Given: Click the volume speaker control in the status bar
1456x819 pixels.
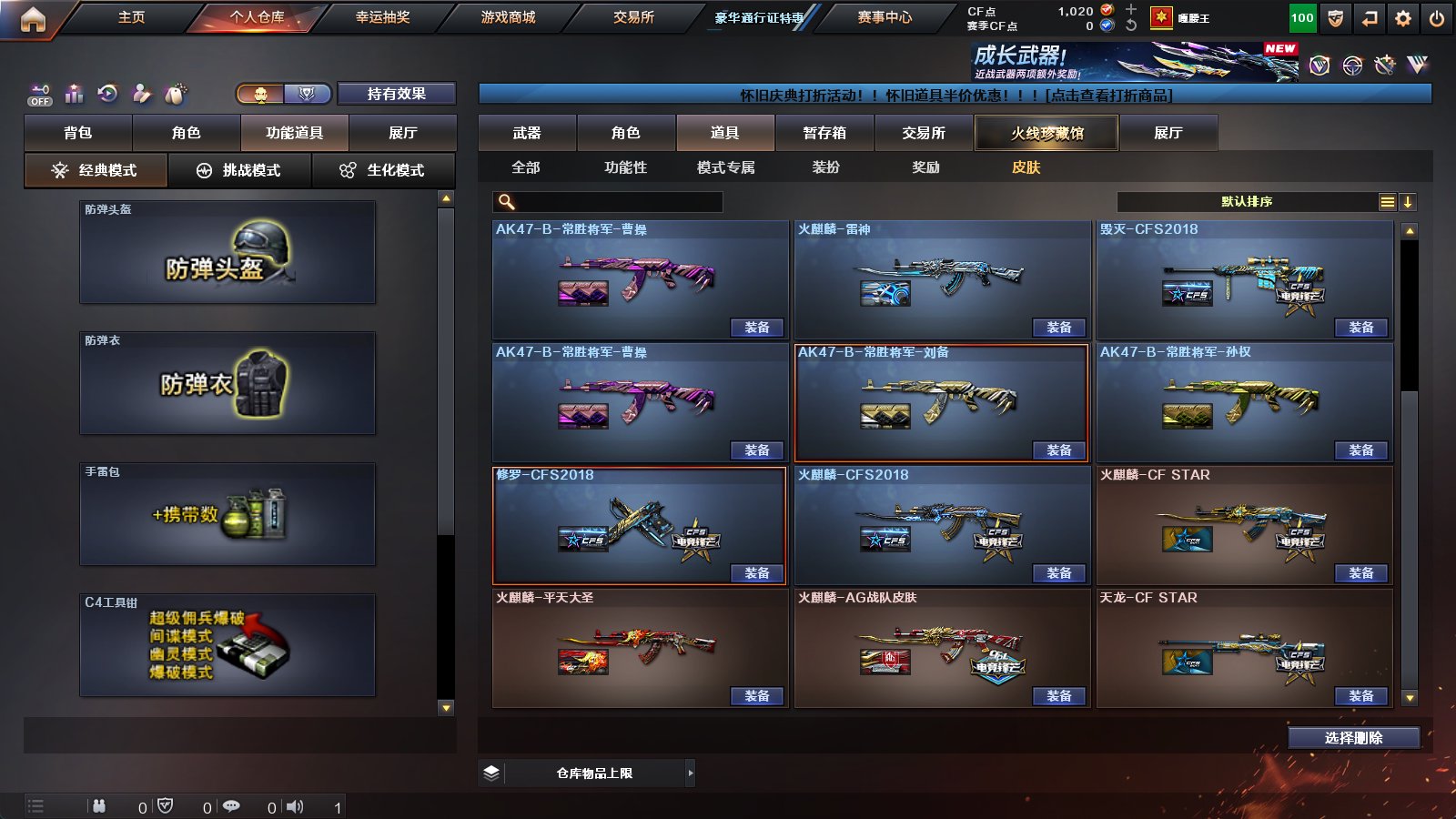Looking at the screenshot, I should coord(296,805).
